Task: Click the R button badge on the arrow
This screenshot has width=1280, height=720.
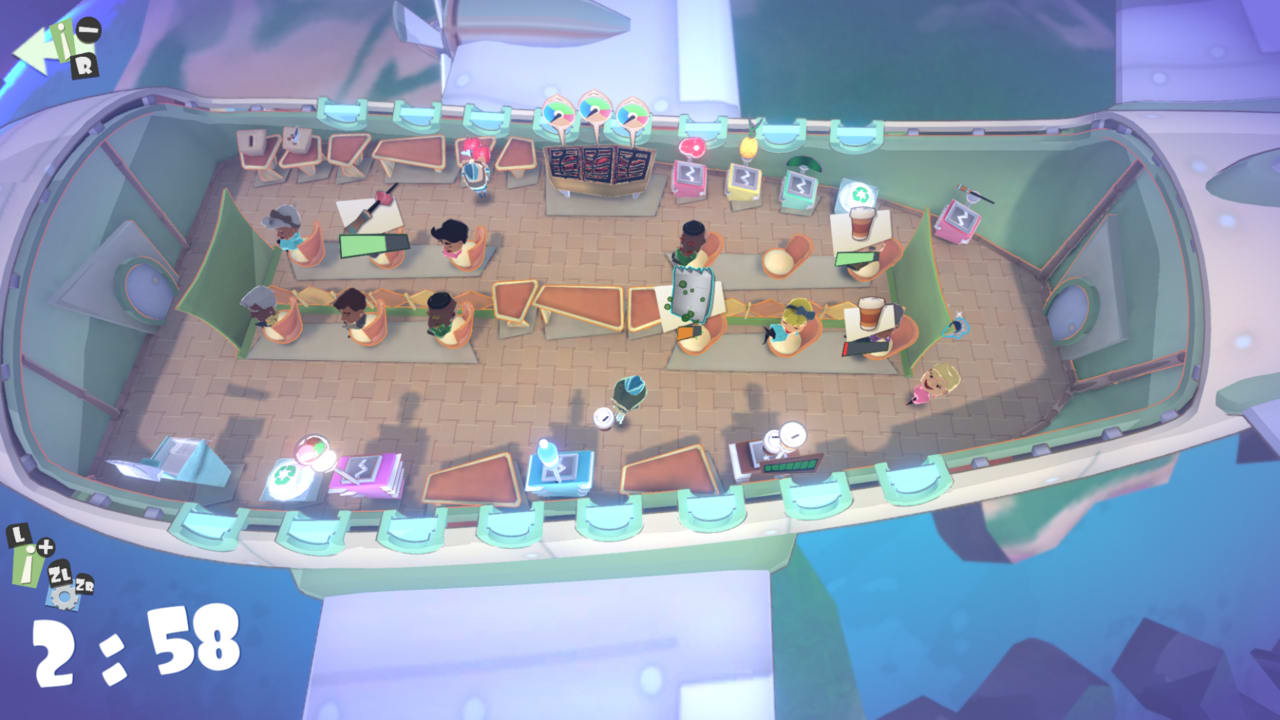Action: 85,65
